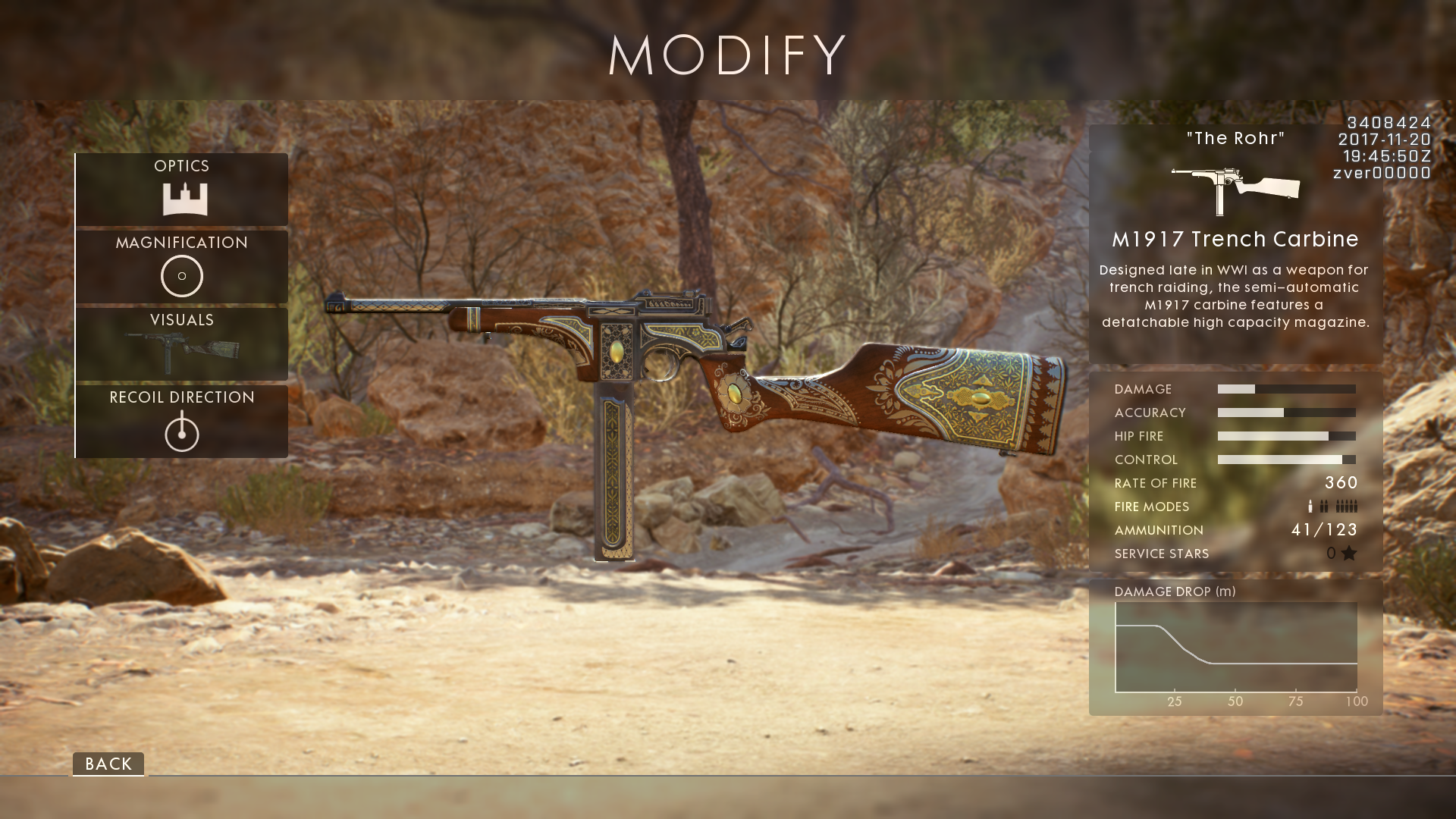This screenshot has height=819, width=1456.
Task: Go back with the Back button
Action: click(108, 764)
